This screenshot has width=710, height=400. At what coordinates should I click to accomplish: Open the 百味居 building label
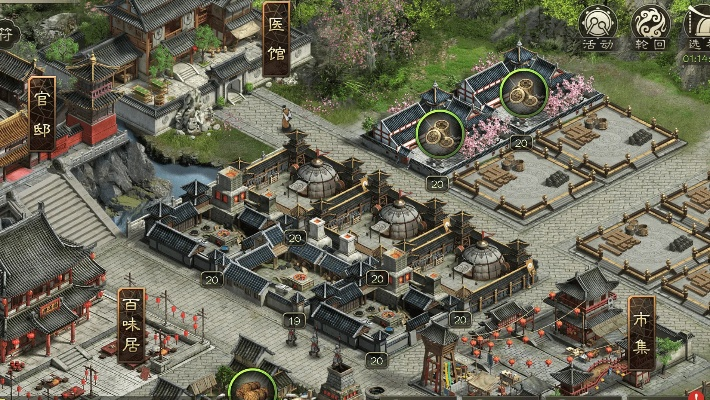pyautogui.click(x=131, y=326)
